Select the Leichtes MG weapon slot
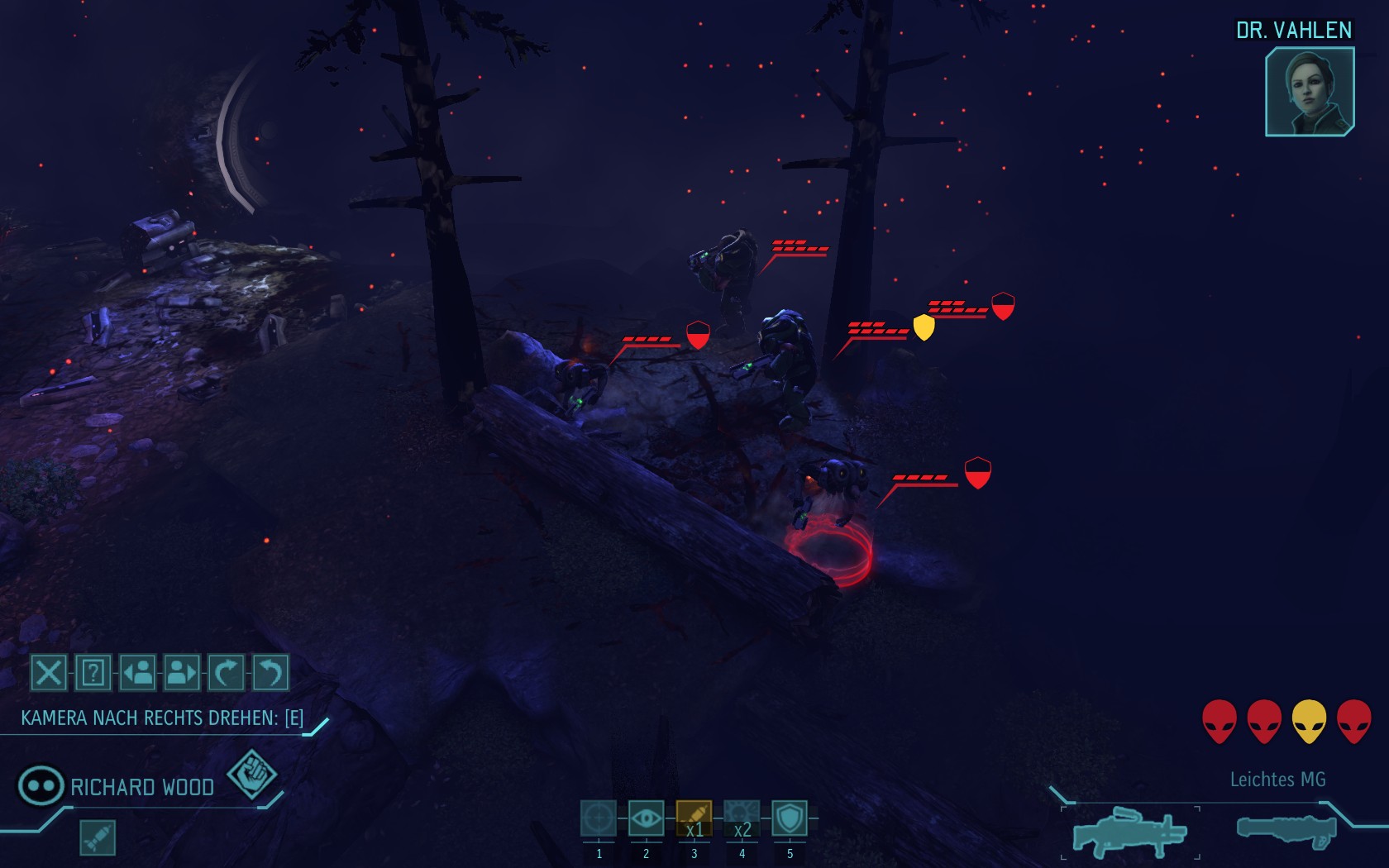 coord(1129,832)
